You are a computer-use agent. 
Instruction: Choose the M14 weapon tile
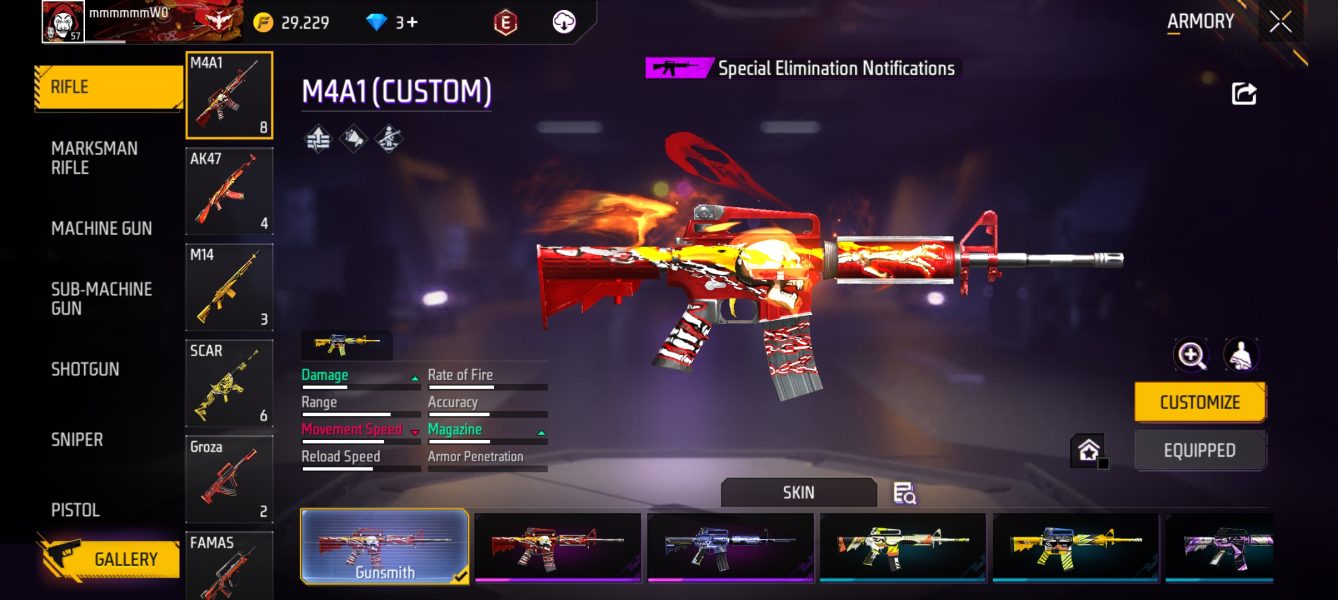(x=229, y=287)
